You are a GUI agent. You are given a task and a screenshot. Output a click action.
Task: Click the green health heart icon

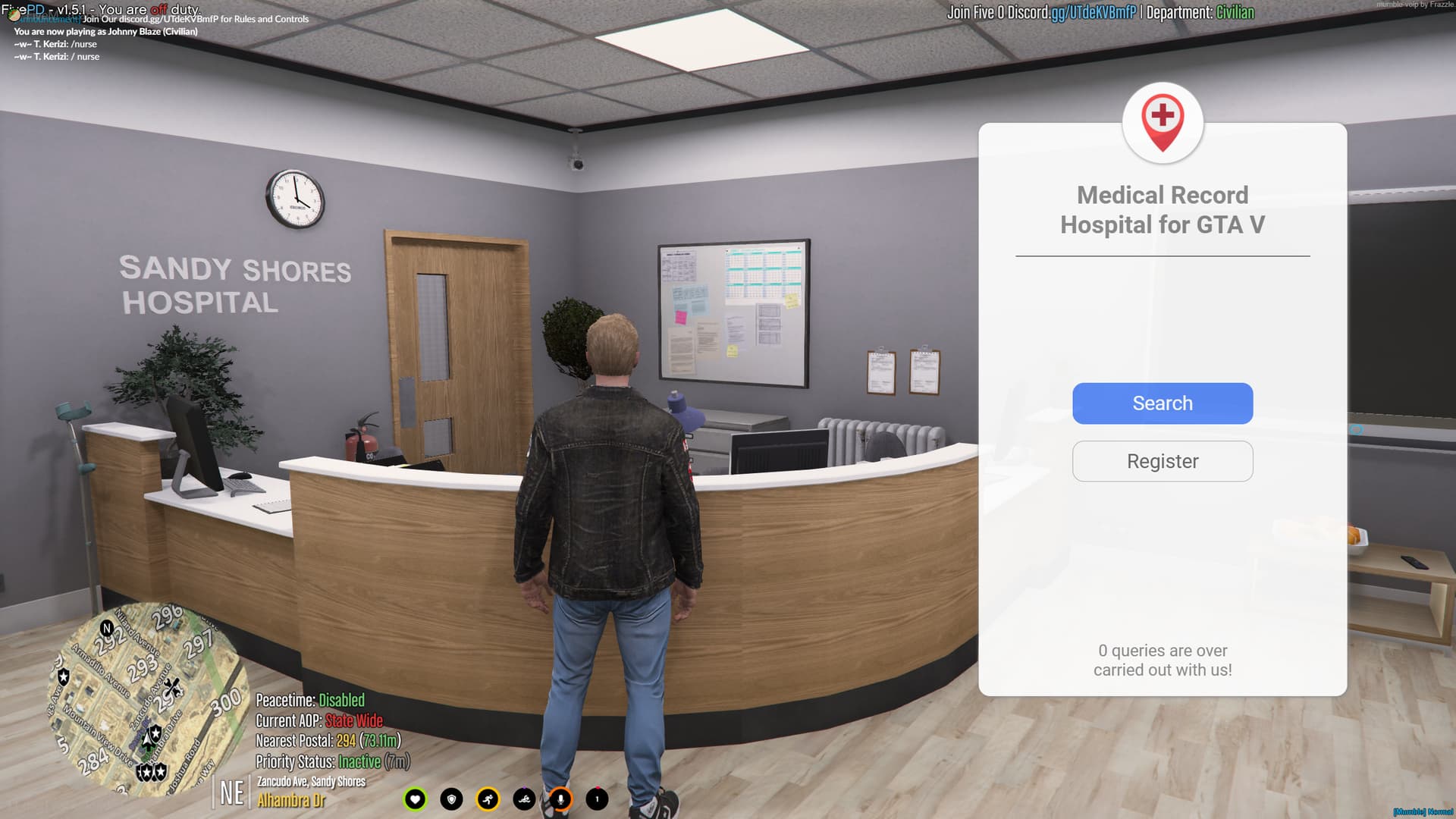coord(416,799)
